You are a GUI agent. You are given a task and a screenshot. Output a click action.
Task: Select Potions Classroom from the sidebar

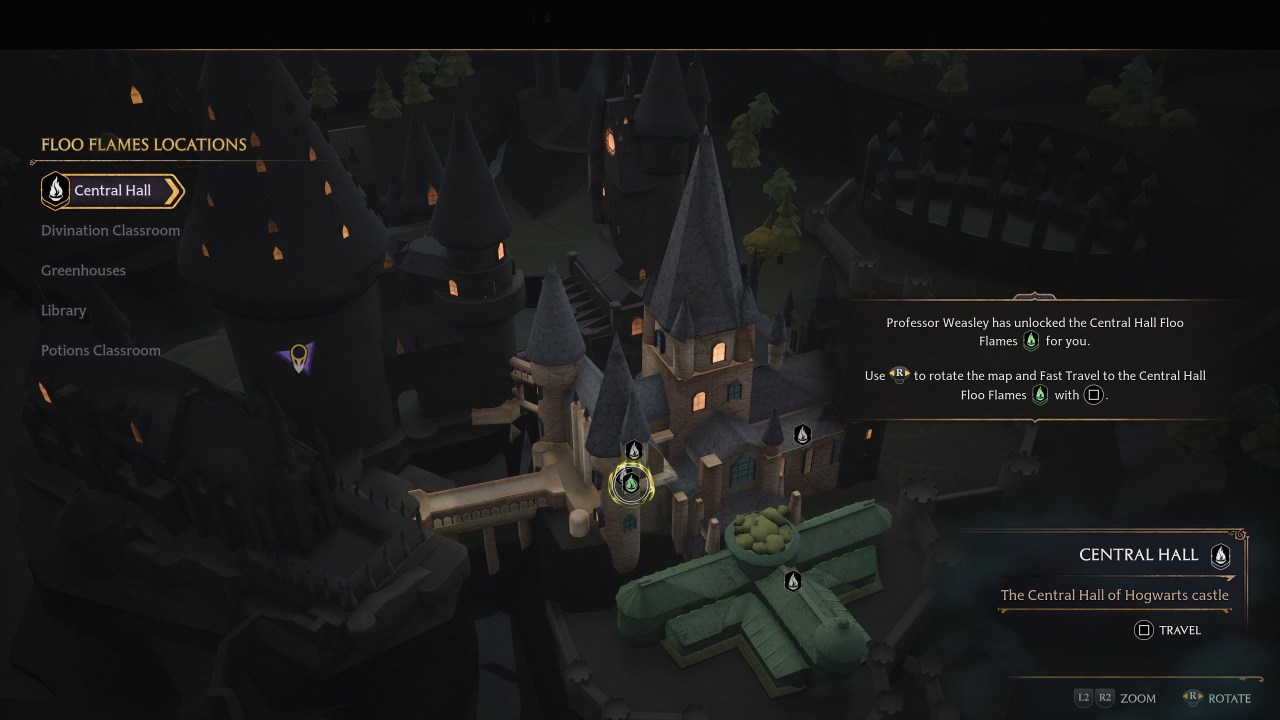click(100, 350)
